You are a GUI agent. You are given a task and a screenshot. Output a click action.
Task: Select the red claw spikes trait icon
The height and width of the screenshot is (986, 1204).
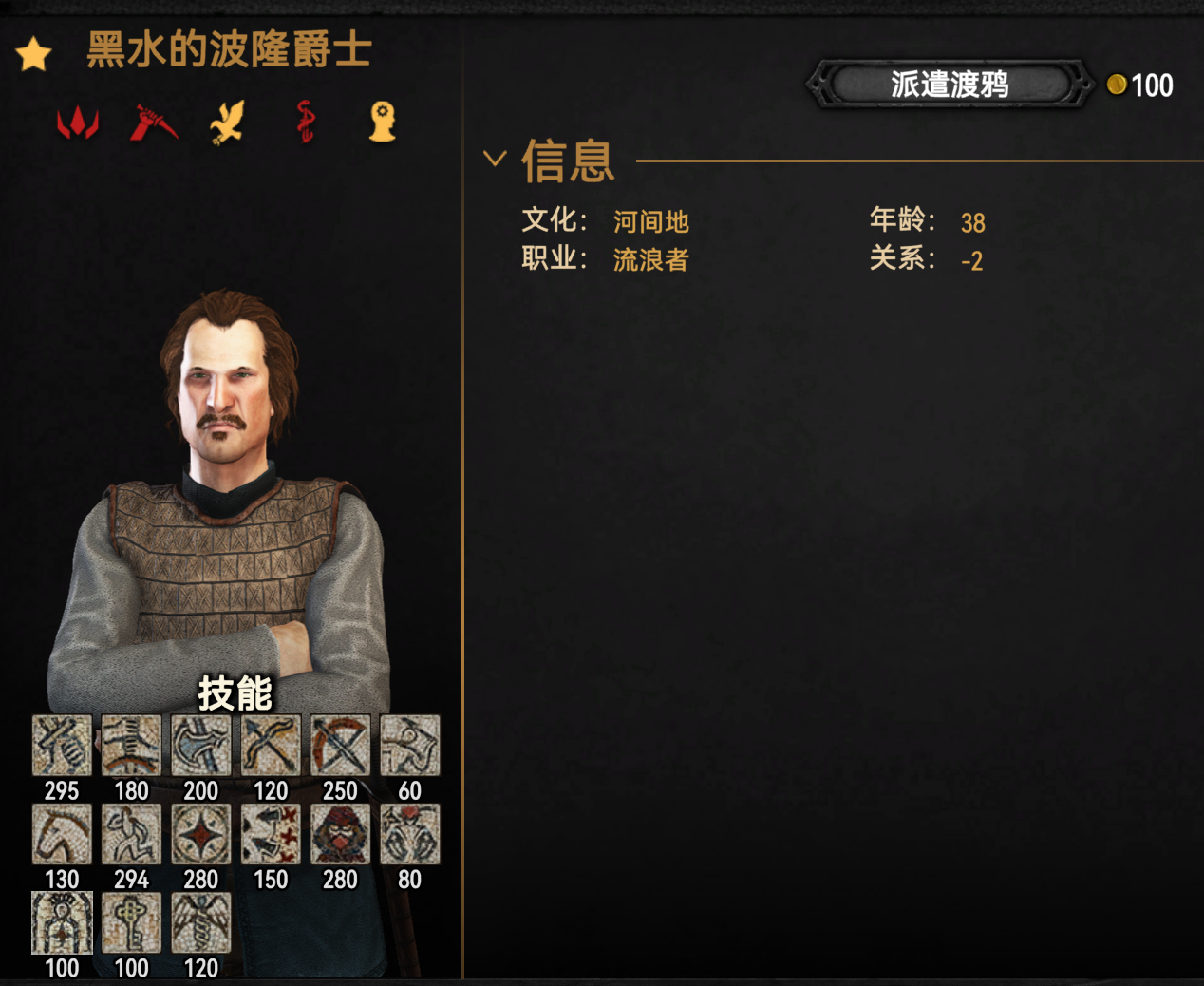(x=78, y=123)
